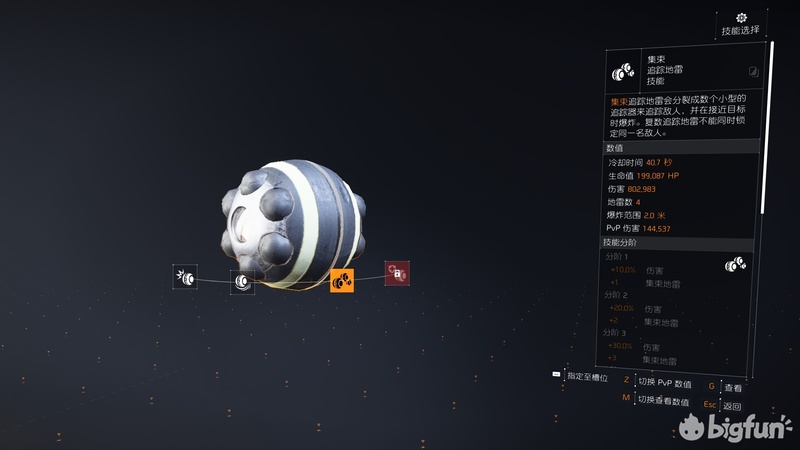Switch stat view with 切换查看数值
The image size is (800, 450).
(663, 401)
